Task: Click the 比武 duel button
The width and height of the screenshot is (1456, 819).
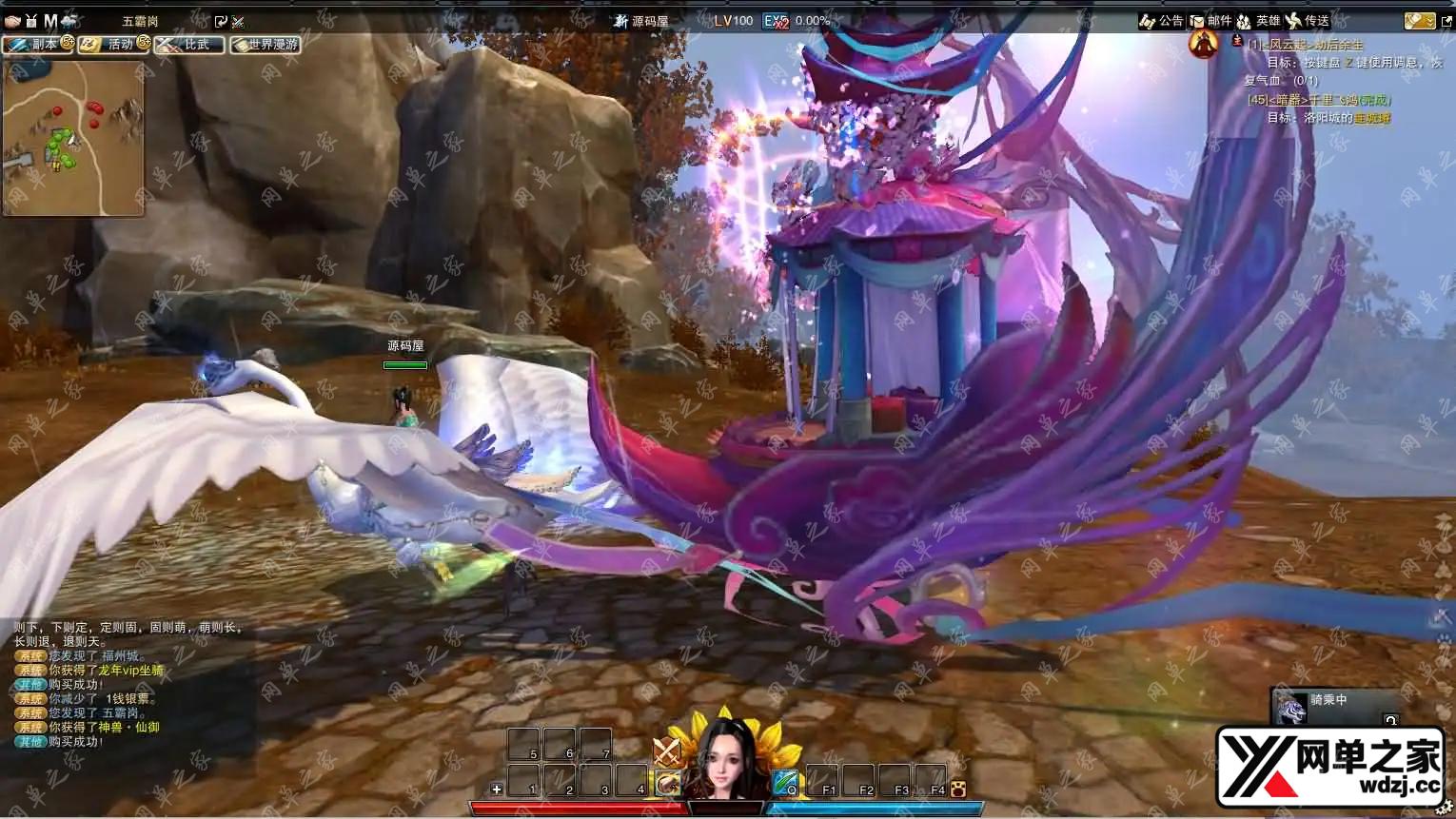Action: 188,45
